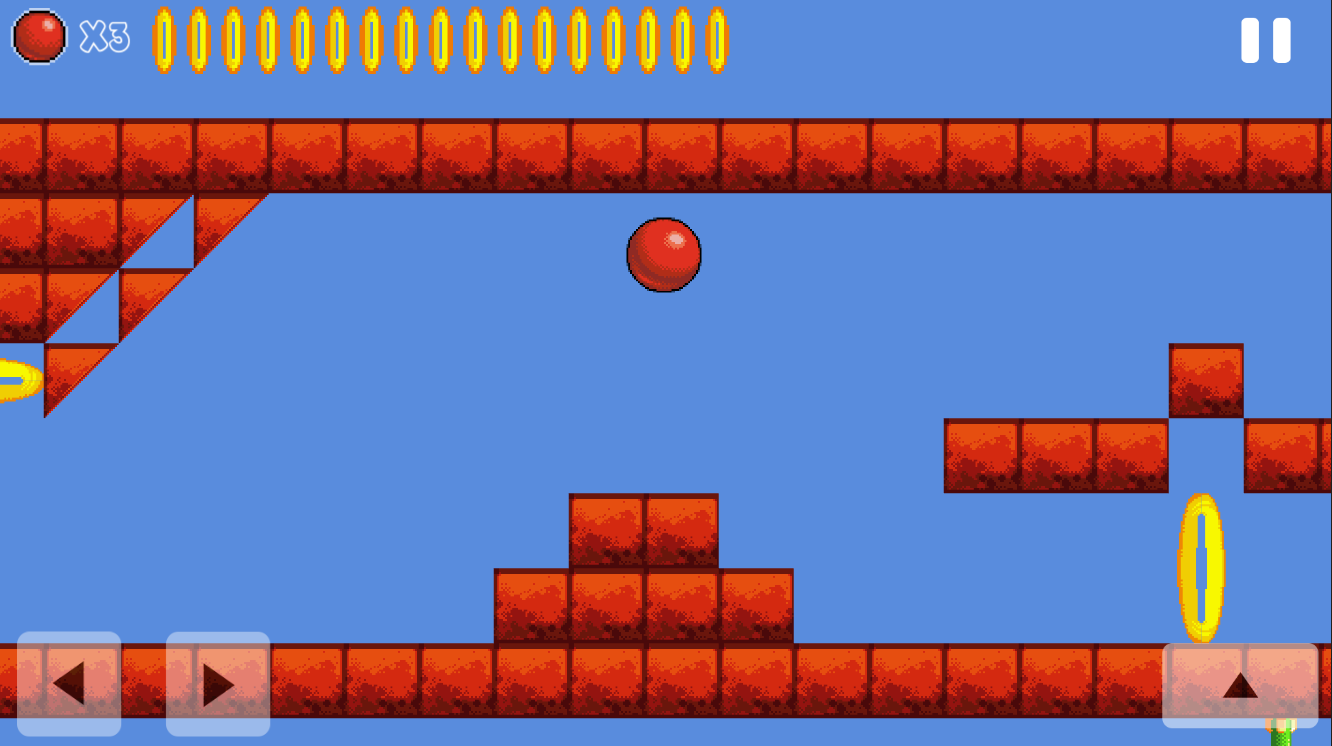Viewport: 1332px width, 746px height.
Task: Select the bouncing red ball
Action: 664,255
